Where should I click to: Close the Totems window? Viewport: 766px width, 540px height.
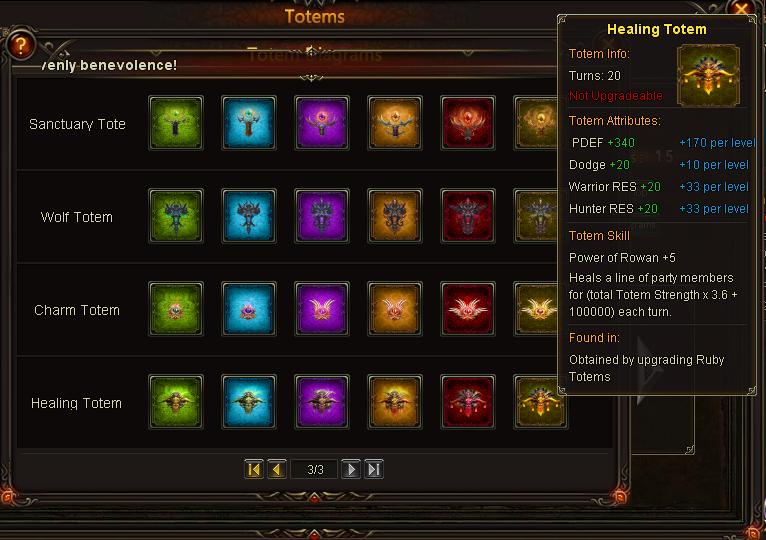(x=741, y=9)
